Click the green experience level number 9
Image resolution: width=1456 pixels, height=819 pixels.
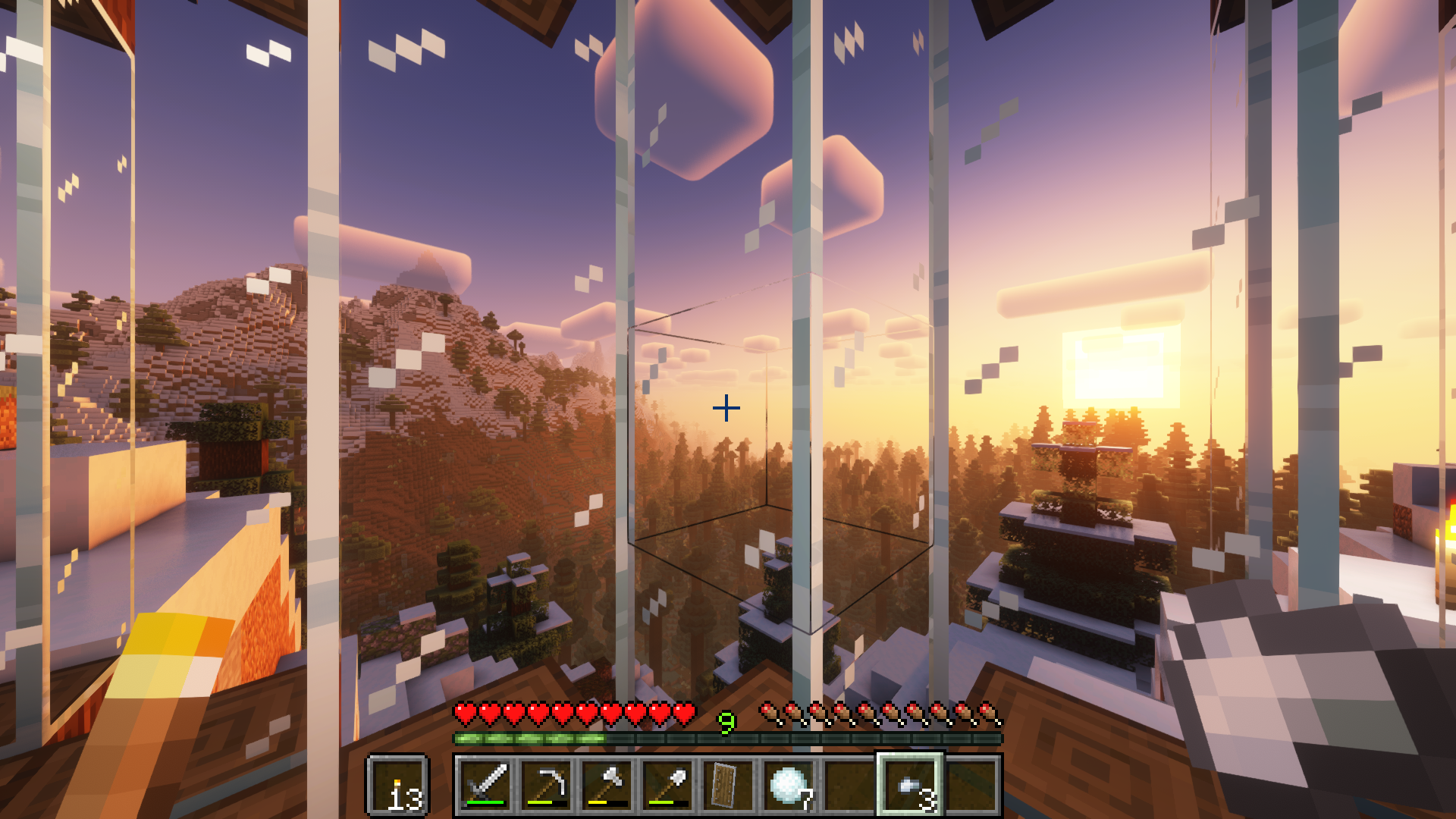[726, 722]
